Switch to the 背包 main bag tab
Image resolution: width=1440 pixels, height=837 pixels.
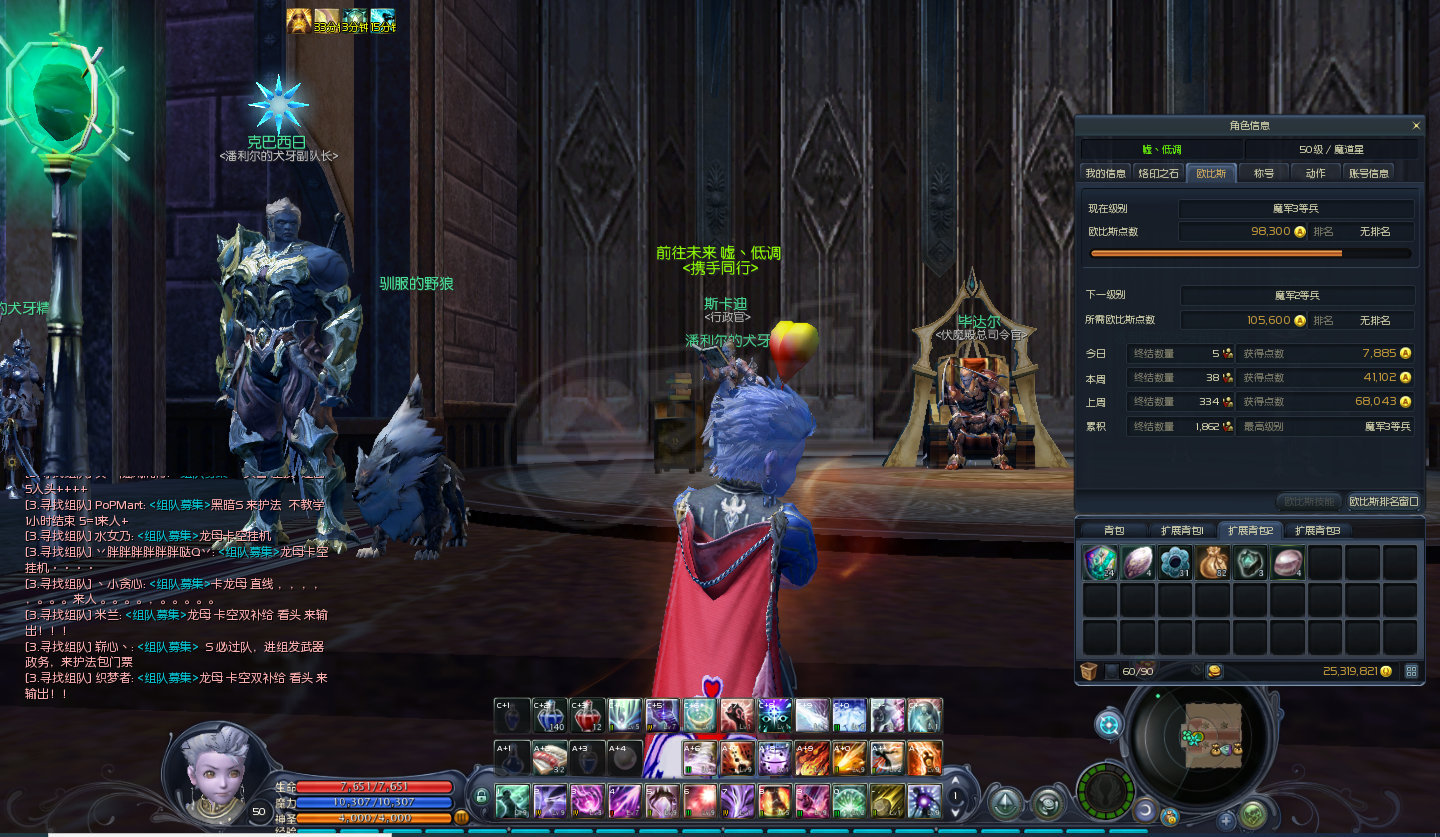tap(1114, 530)
